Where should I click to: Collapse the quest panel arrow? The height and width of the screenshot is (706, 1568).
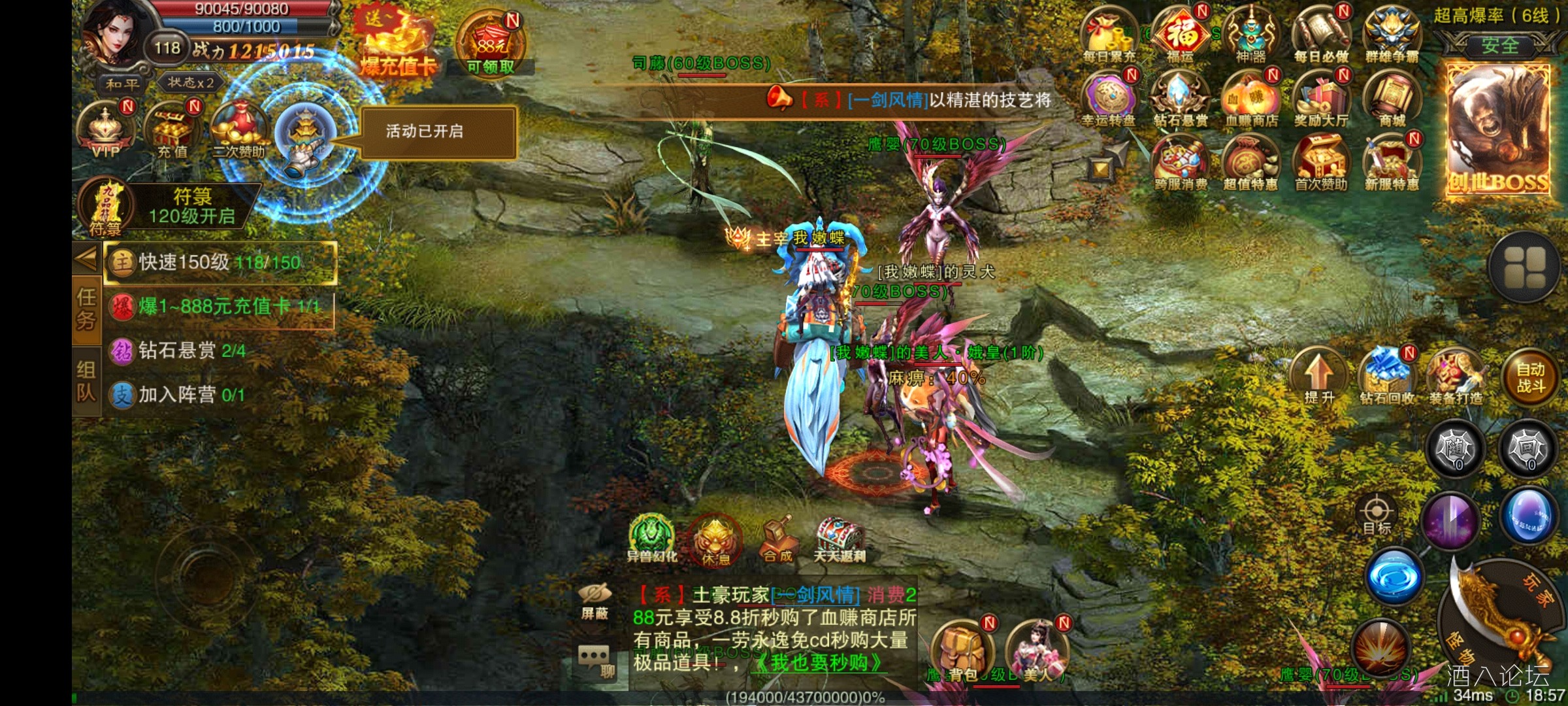(x=86, y=260)
